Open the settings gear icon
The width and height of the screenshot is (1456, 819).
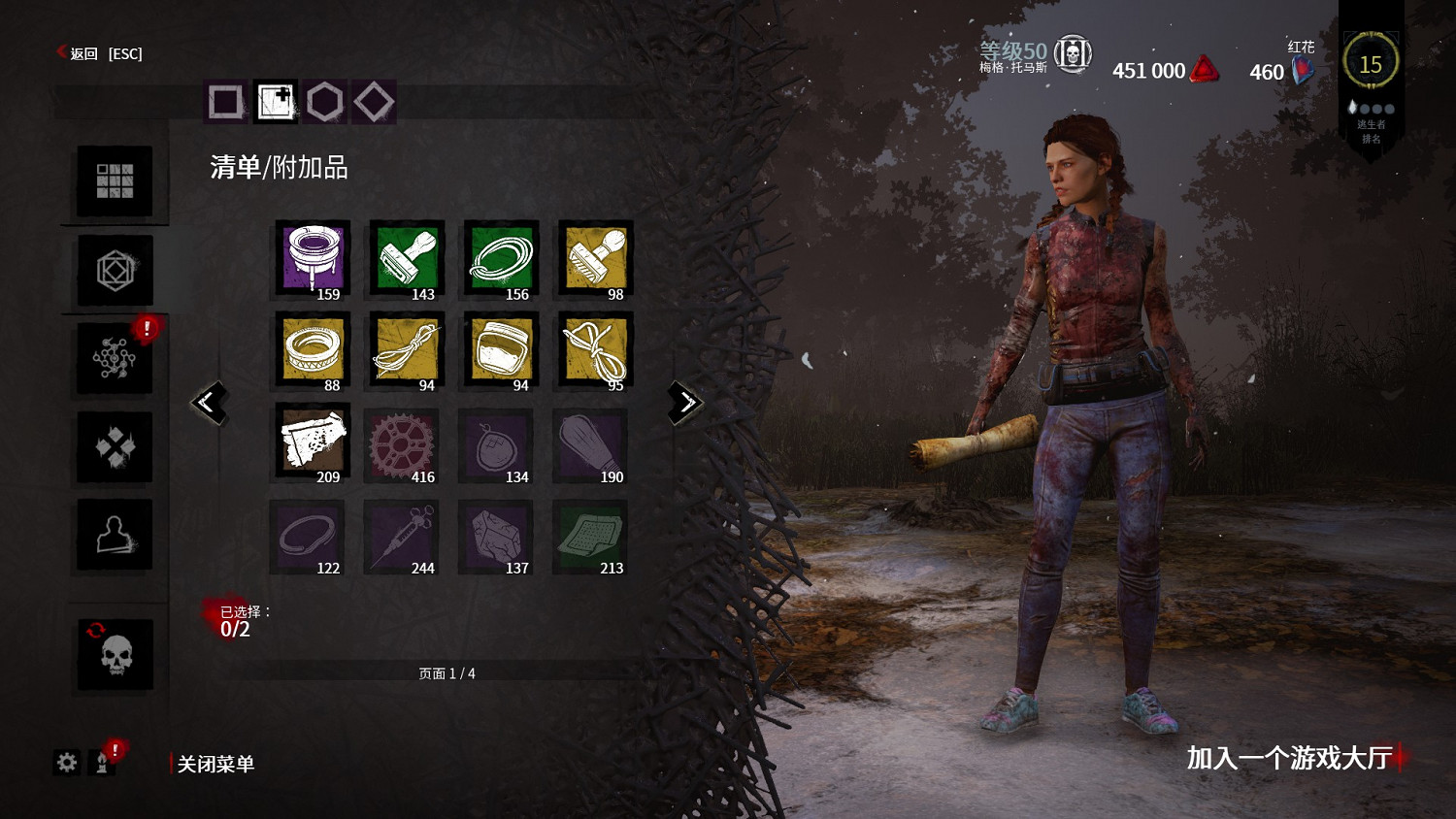[67, 762]
